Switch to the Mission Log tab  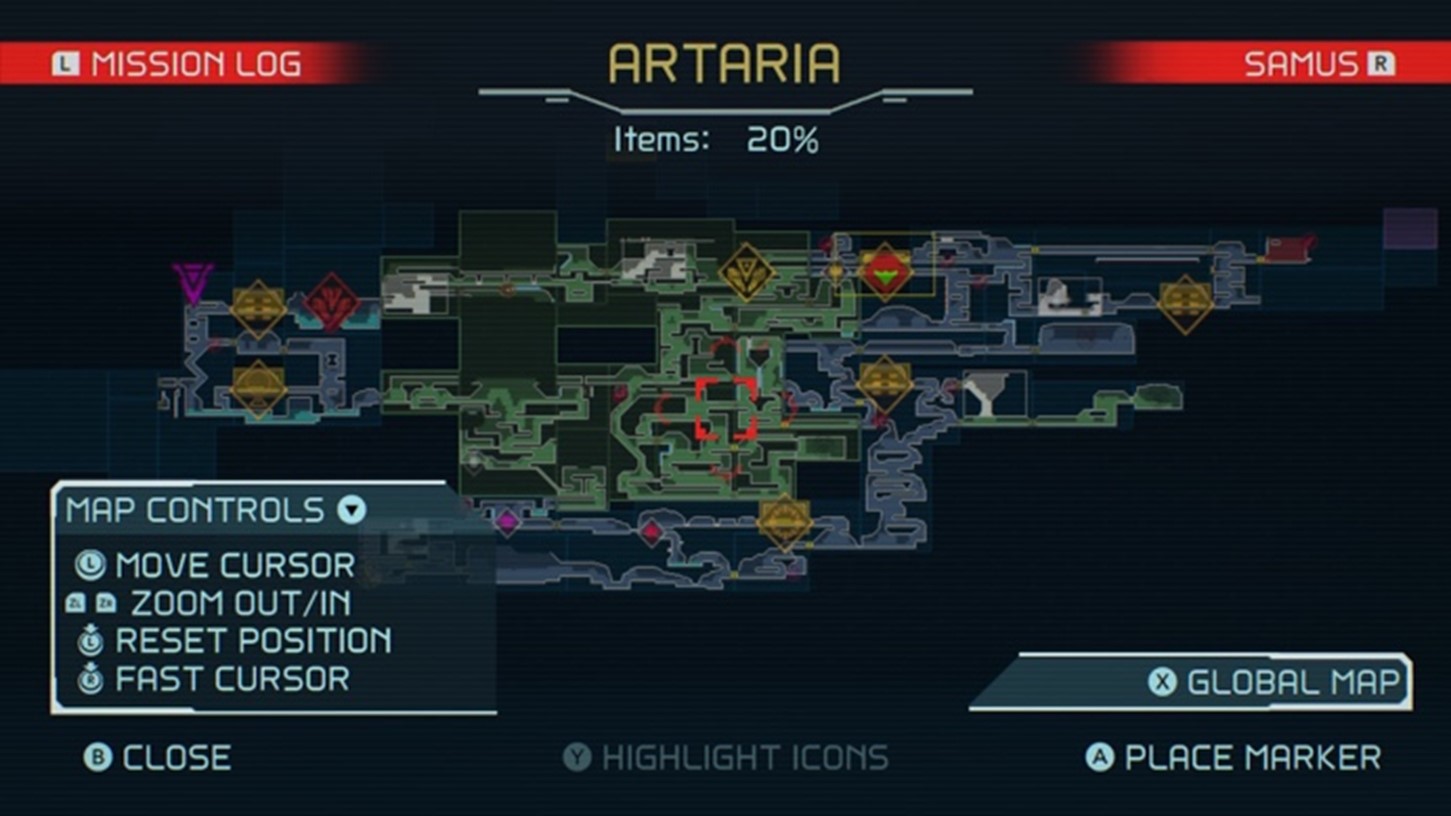click(x=178, y=65)
